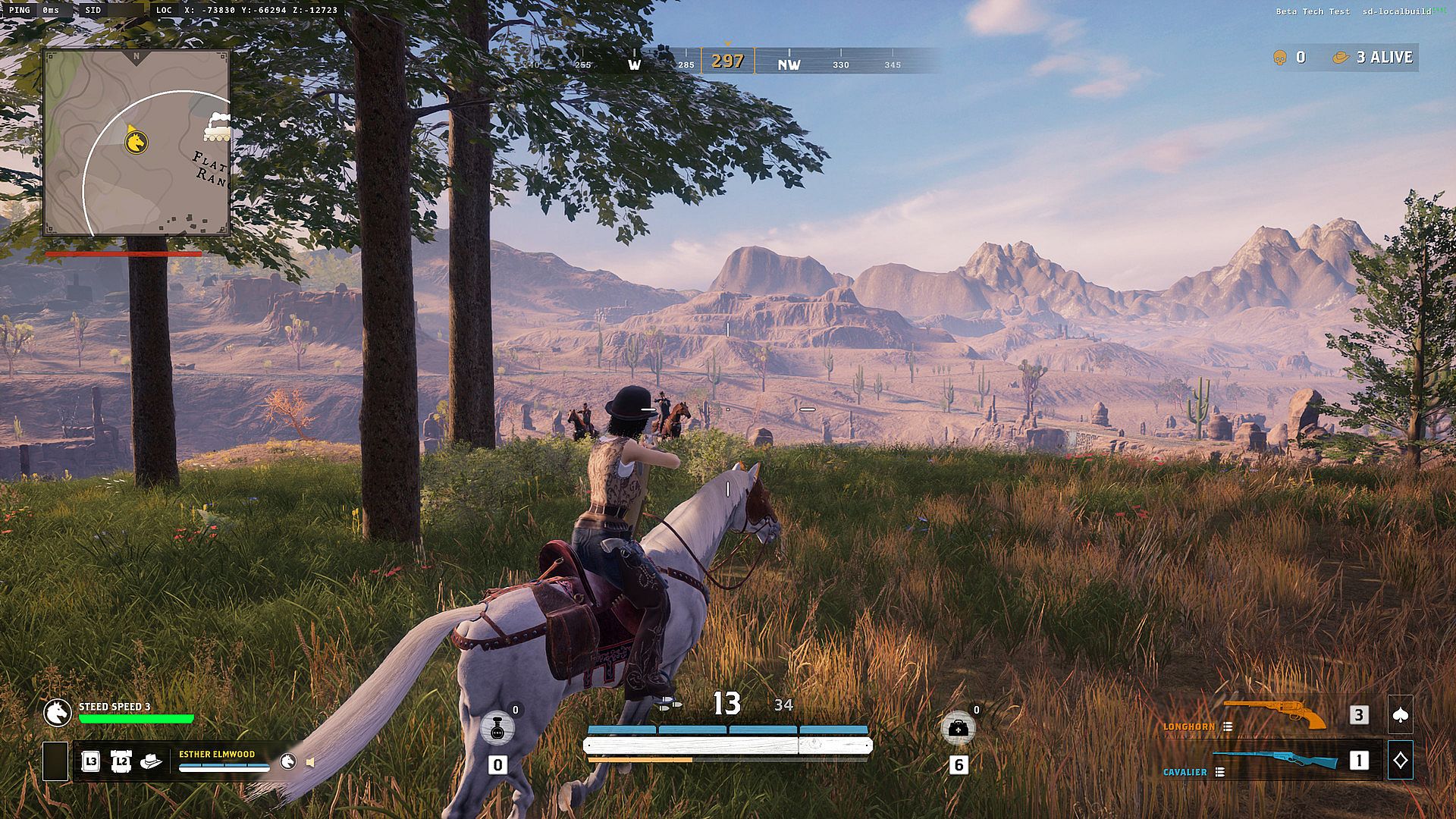Click the level 3 backpack icon
The height and width of the screenshot is (819, 1456).
click(90, 761)
